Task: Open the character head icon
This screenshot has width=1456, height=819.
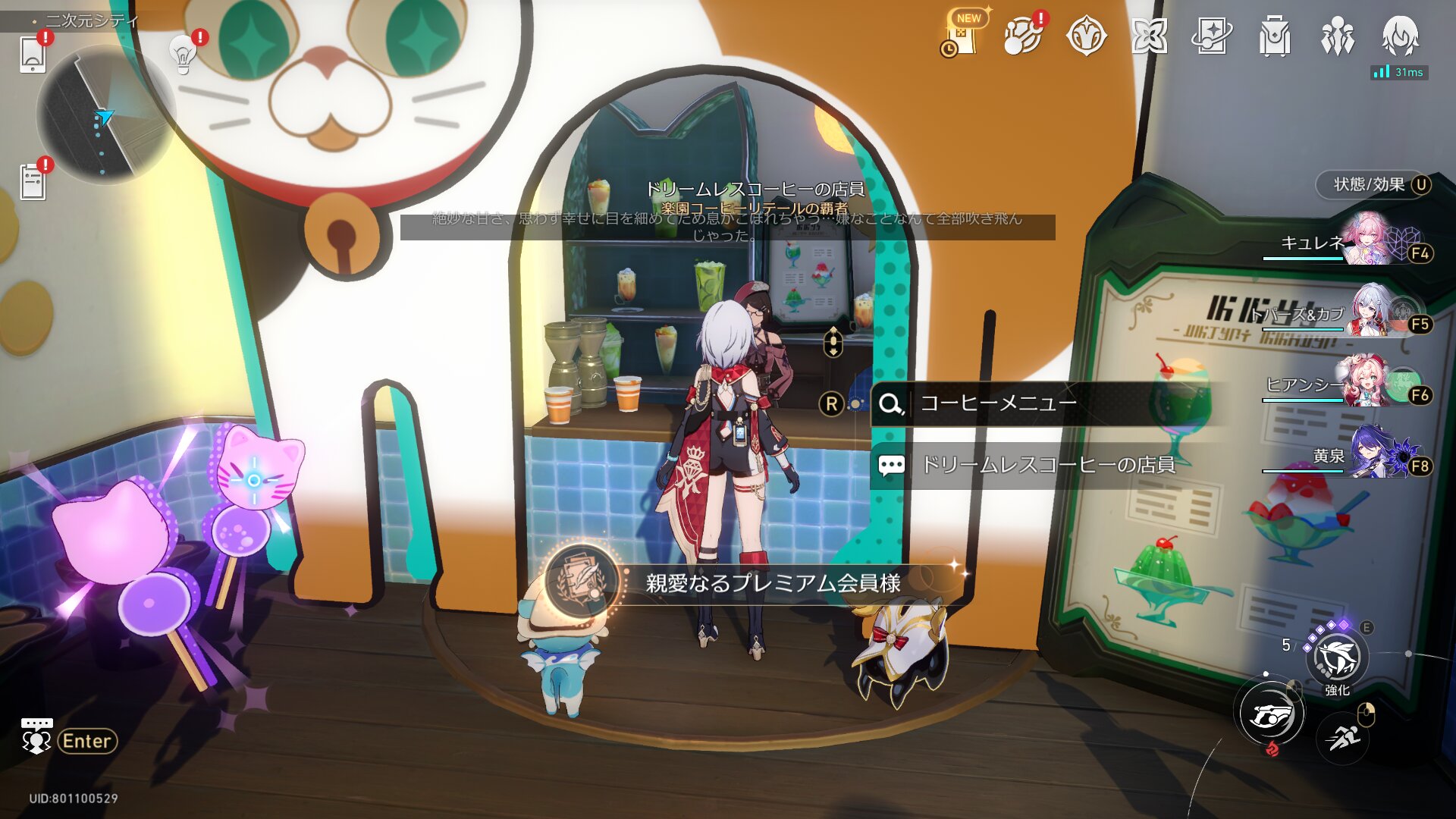Action: [1400, 36]
